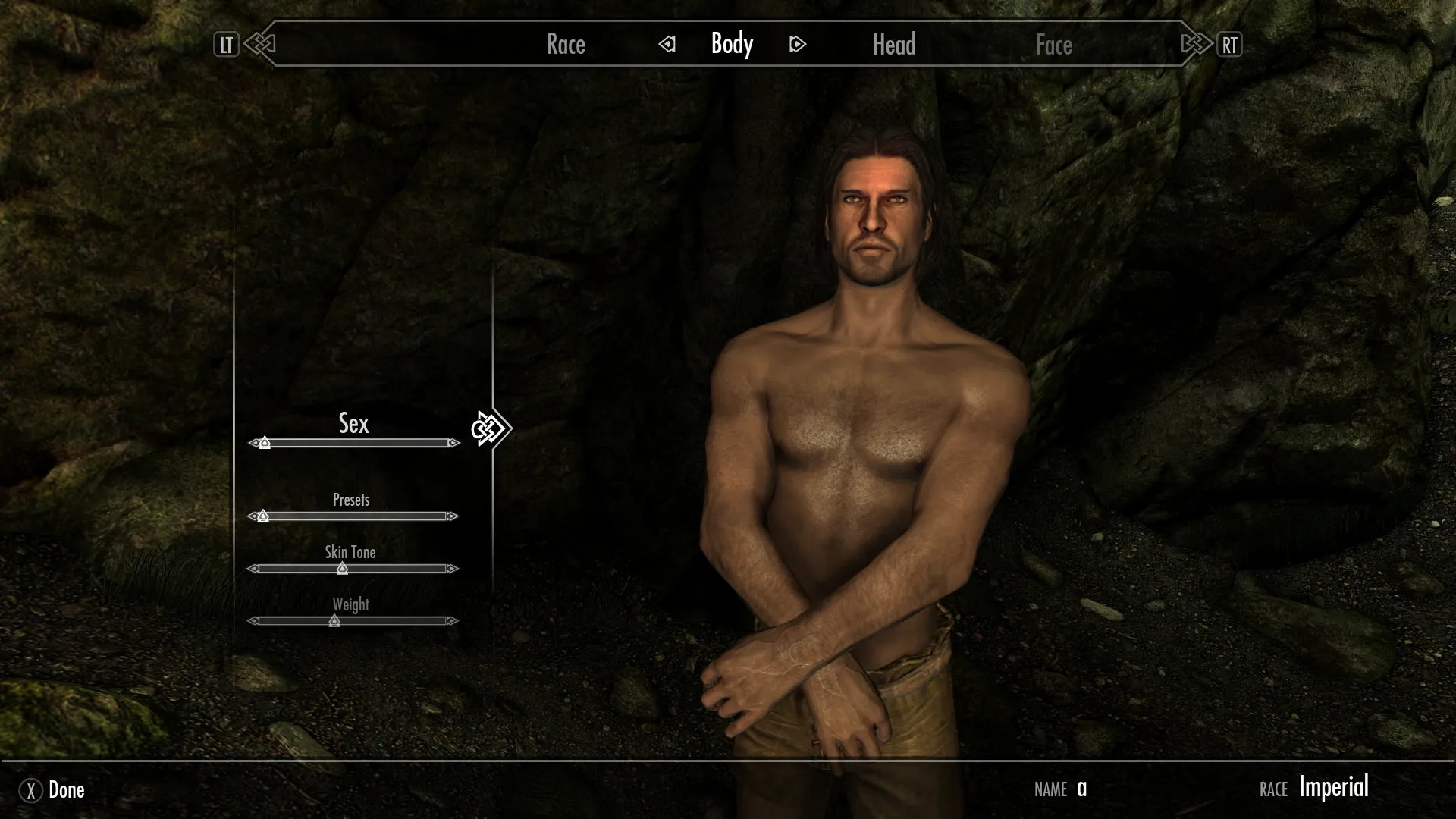The width and height of the screenshot is (1456, 819).
Task: Click the left arrow beside Body
Action: 667,45
